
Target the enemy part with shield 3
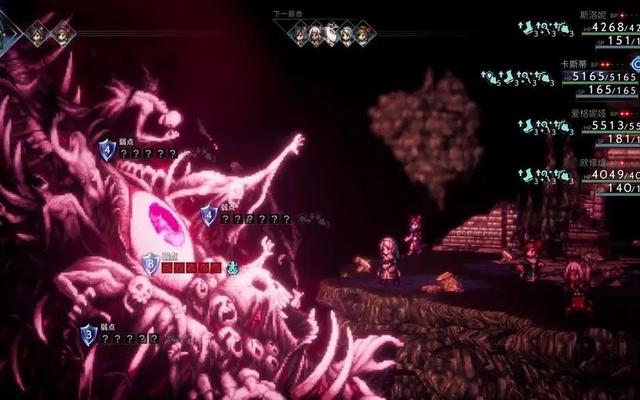click(x=89, y=335)
